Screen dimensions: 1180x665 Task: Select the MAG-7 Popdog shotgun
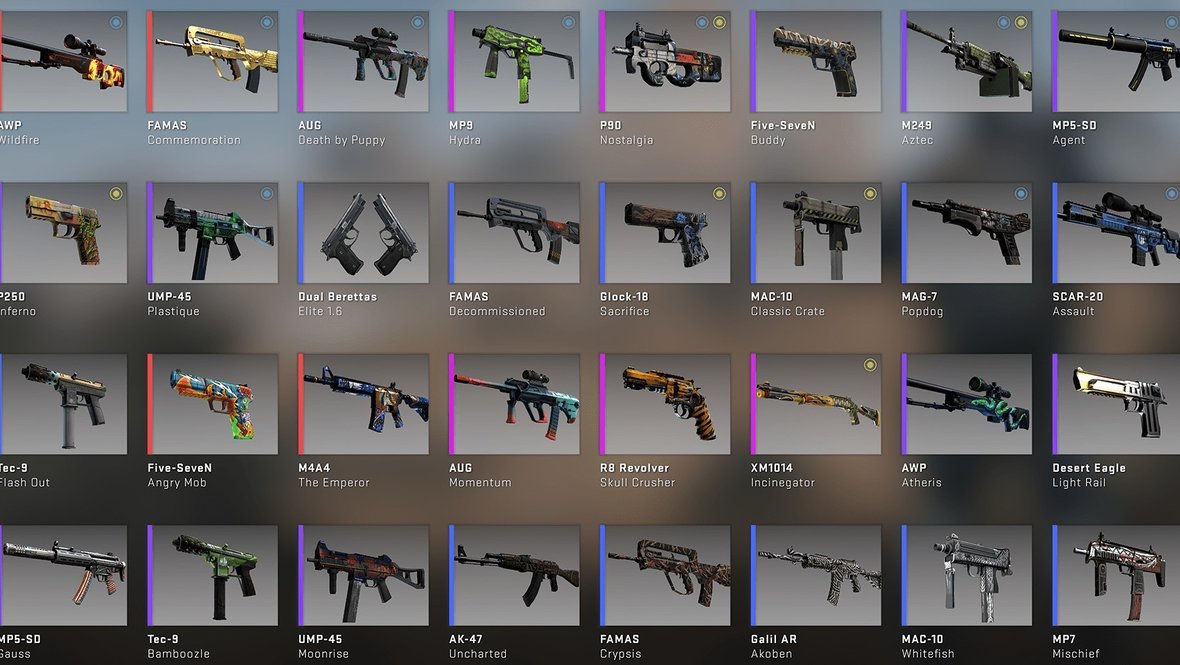click(968, 232)
